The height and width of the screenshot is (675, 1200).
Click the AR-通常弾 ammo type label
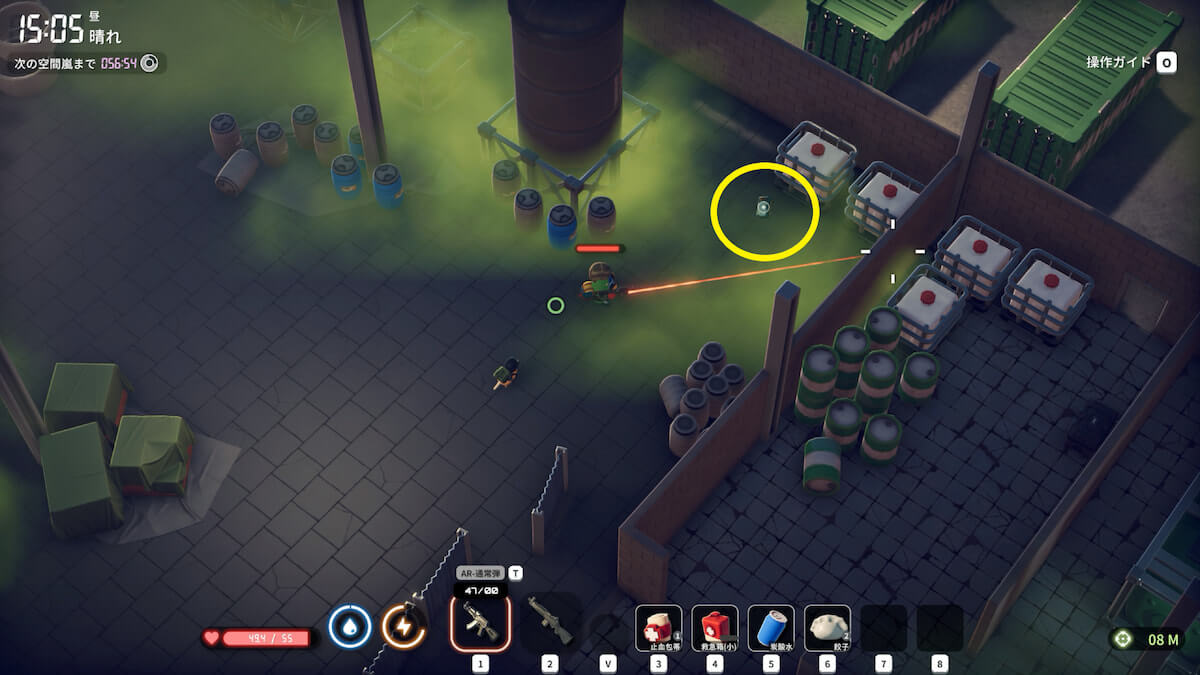click(480, 574)
